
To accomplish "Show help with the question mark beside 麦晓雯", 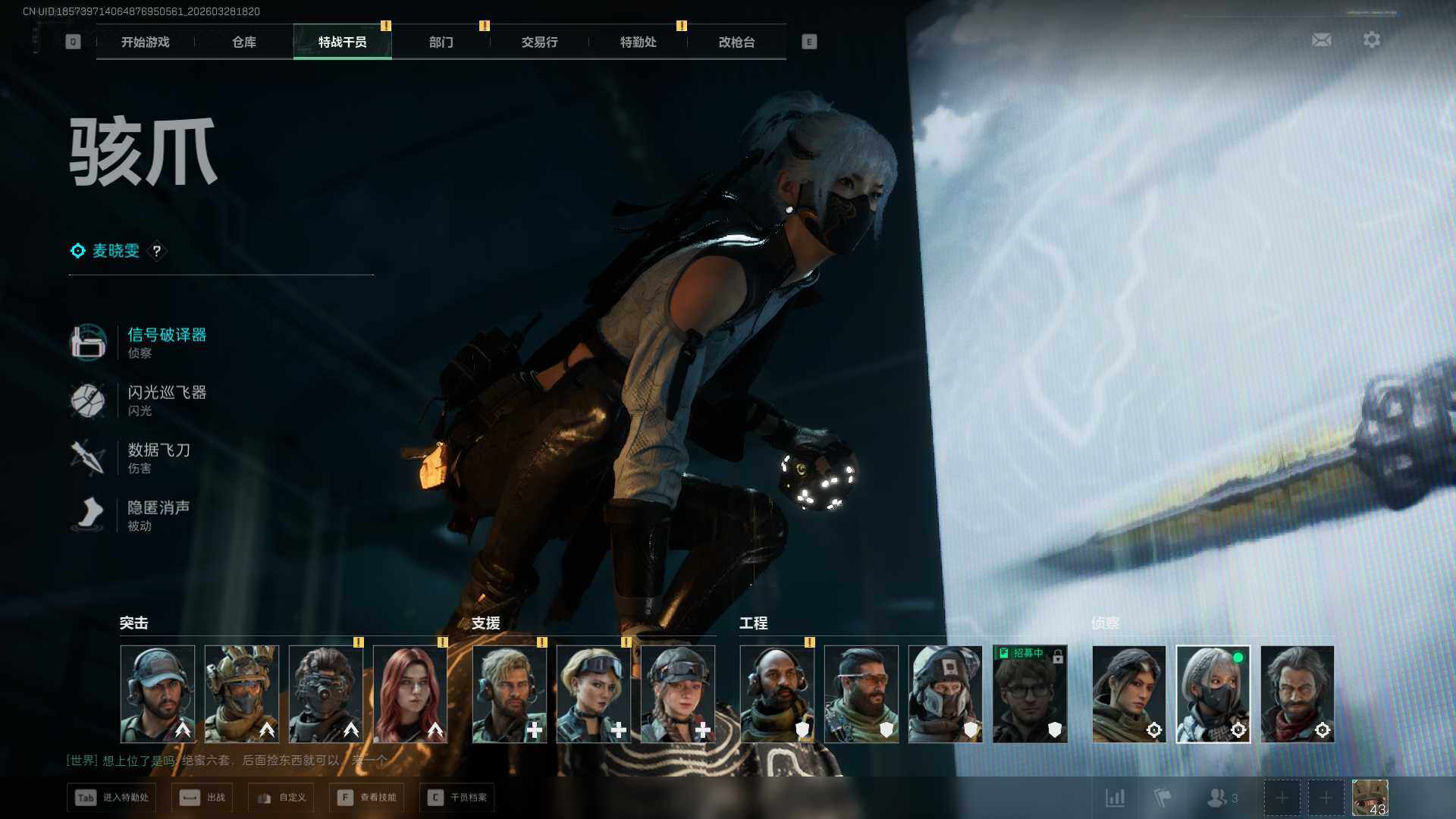I will click(x=157, y=251).
